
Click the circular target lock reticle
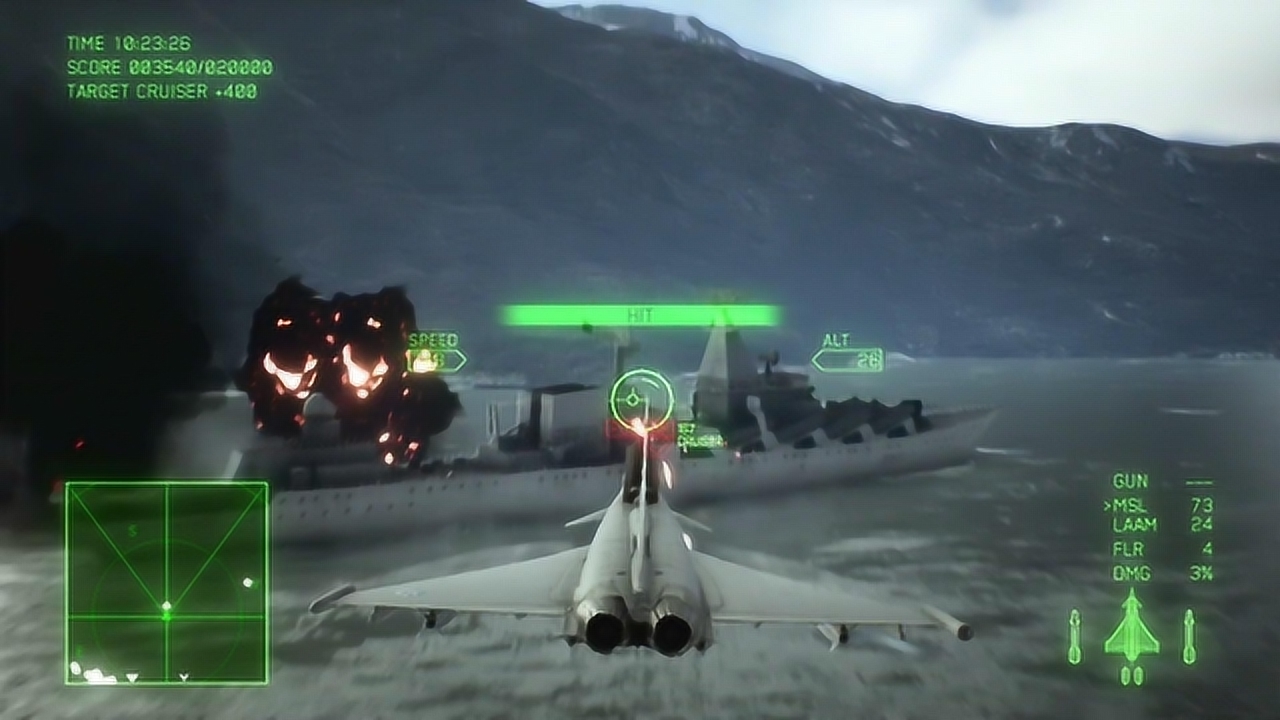click(641, 399)
